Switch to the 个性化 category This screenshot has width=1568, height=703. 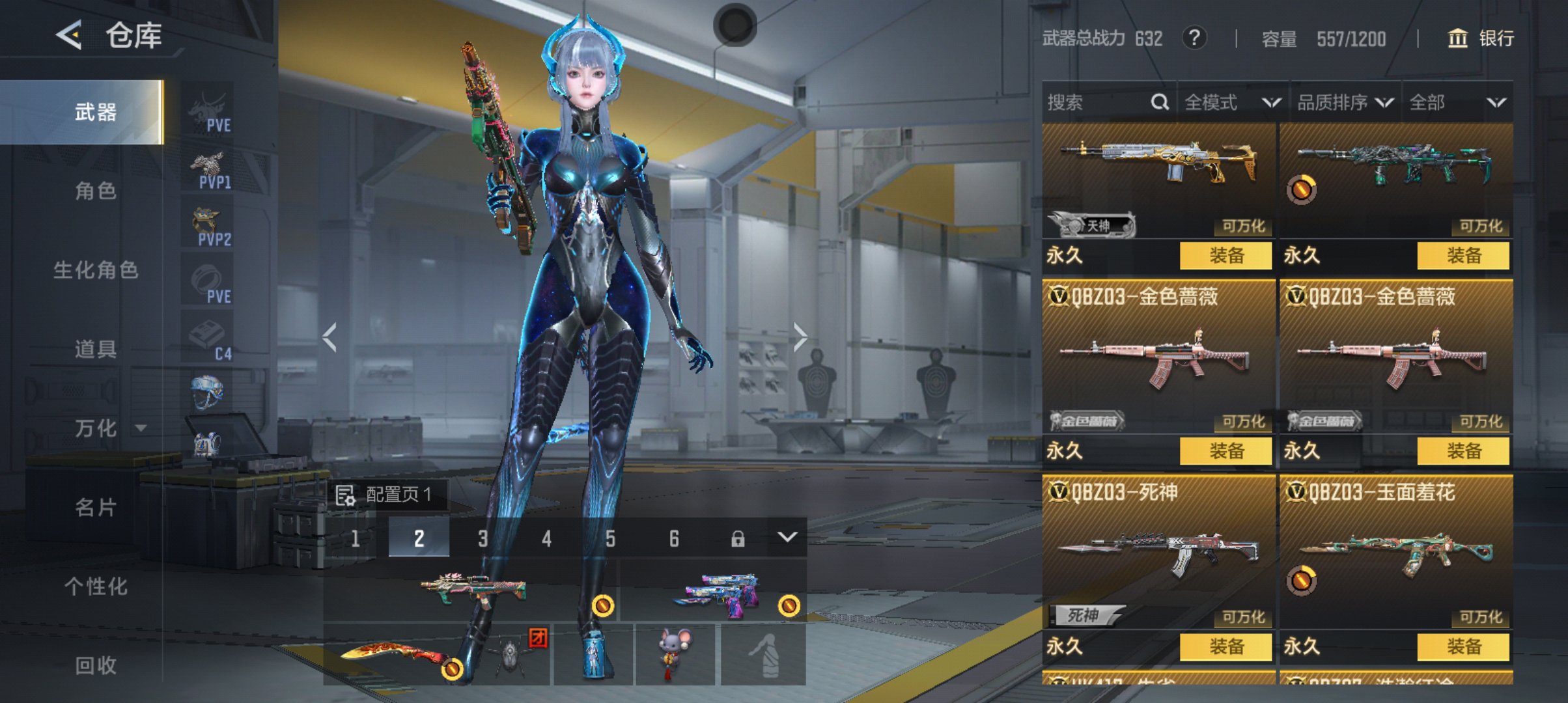(x=96, y=586)
